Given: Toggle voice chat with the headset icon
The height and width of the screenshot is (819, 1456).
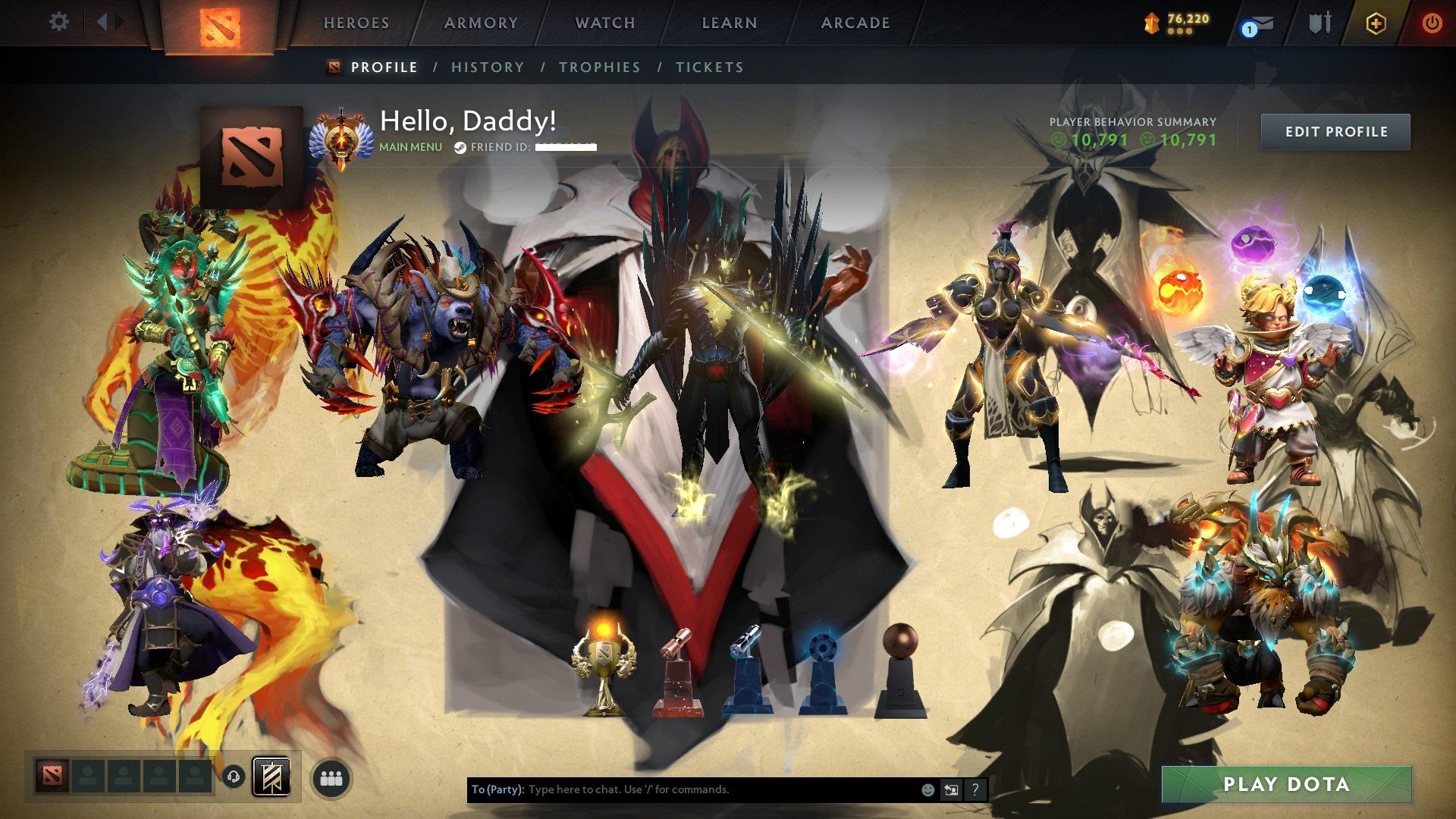Looking at the screenshot, I should (233, 776).
